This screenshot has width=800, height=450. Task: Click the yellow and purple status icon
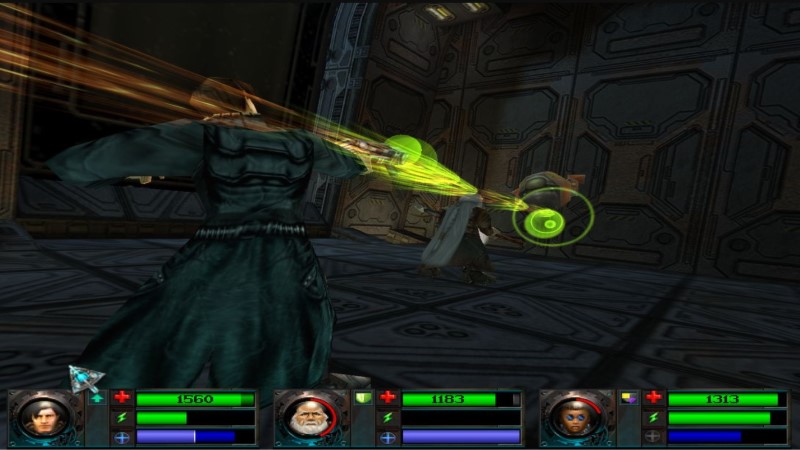pyautogui.click(x=629, y=398)
